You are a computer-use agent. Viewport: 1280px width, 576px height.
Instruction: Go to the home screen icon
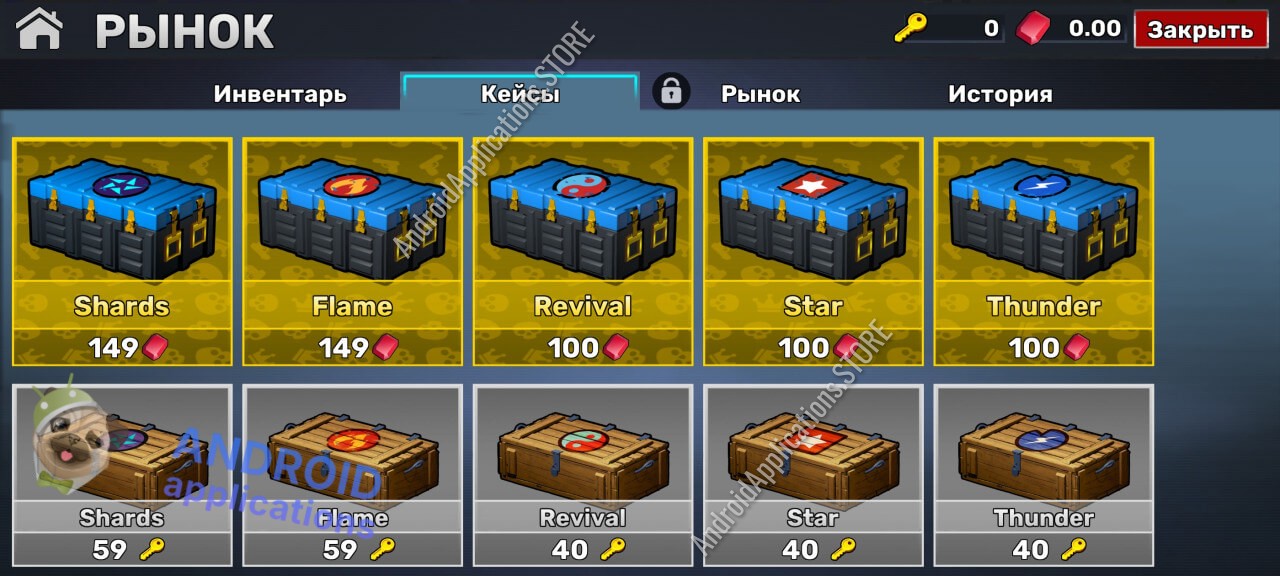[x=40, y=29]
